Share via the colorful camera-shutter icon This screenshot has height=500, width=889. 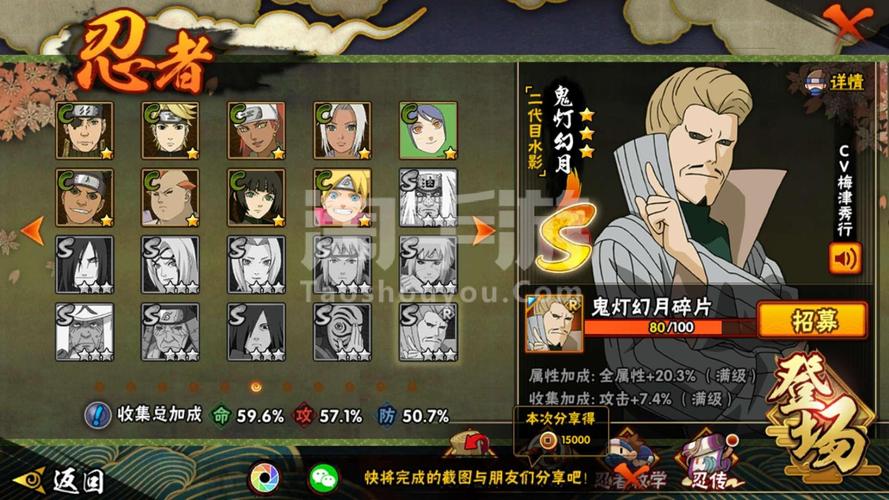(265, 477)
